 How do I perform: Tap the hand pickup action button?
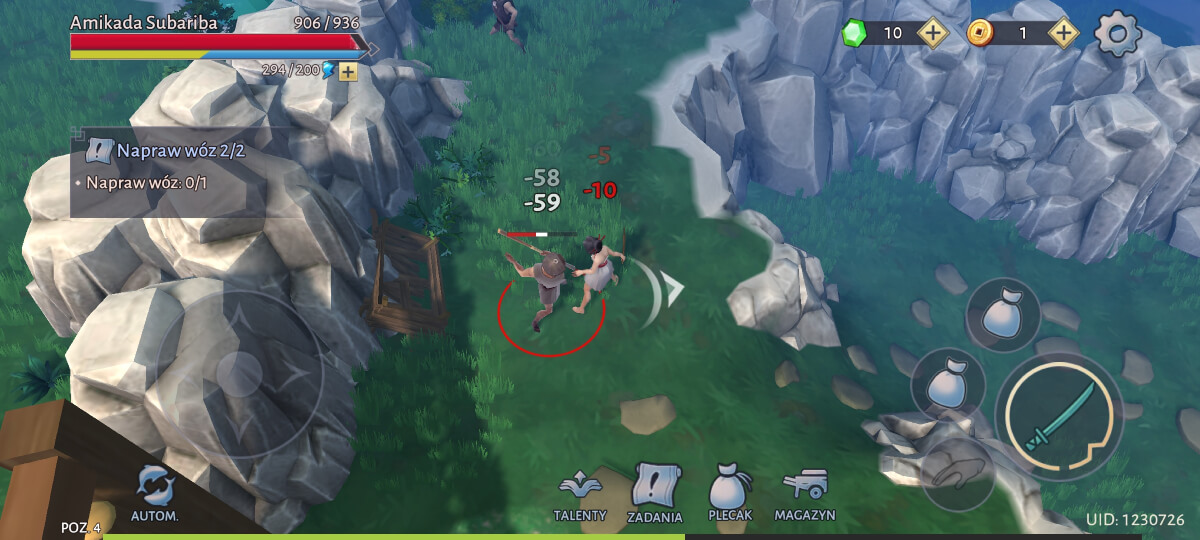pyautogui.click(x=957, y=474)
